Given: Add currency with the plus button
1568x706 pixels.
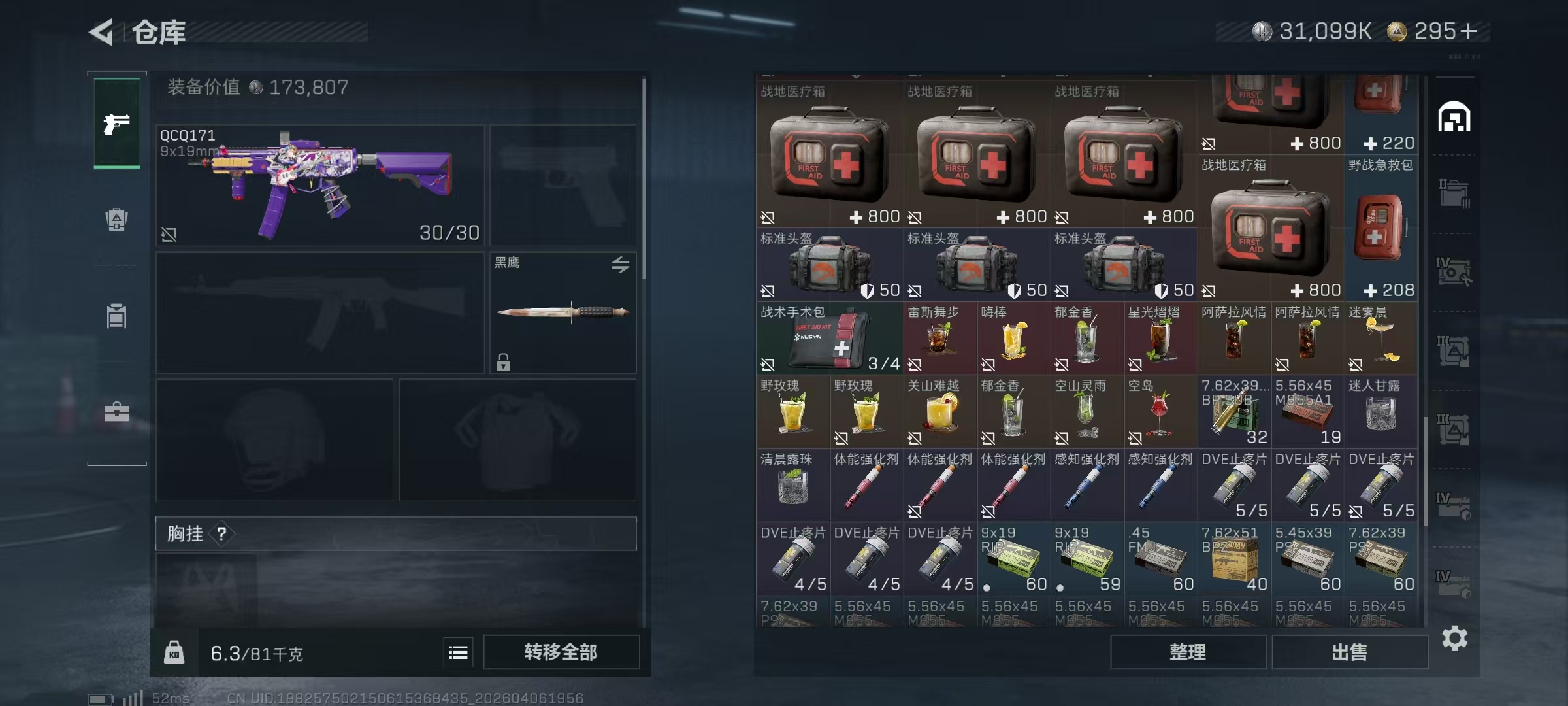Looking at the screenshot, I should [1468, 31].
